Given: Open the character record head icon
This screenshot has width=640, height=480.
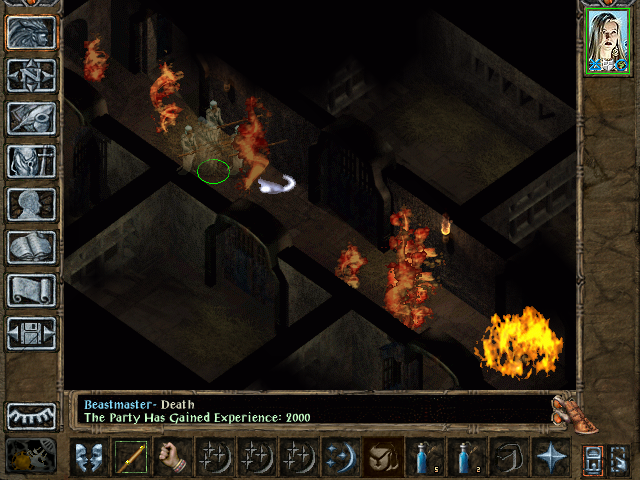Looking at the screenshot, I should tap(31, 204).
